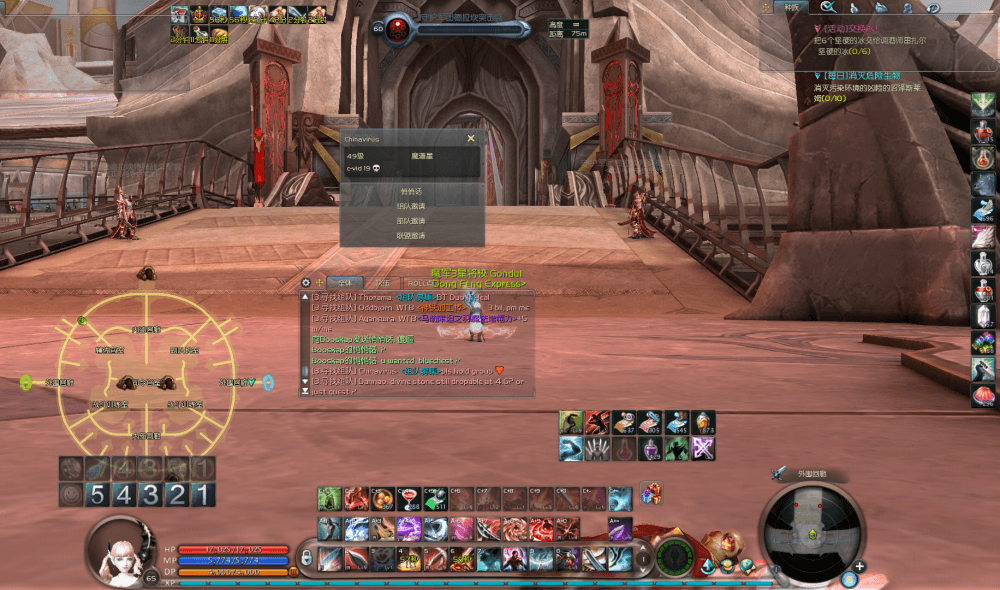Choose 部队邀请 legion invite option

pos(412,221)
